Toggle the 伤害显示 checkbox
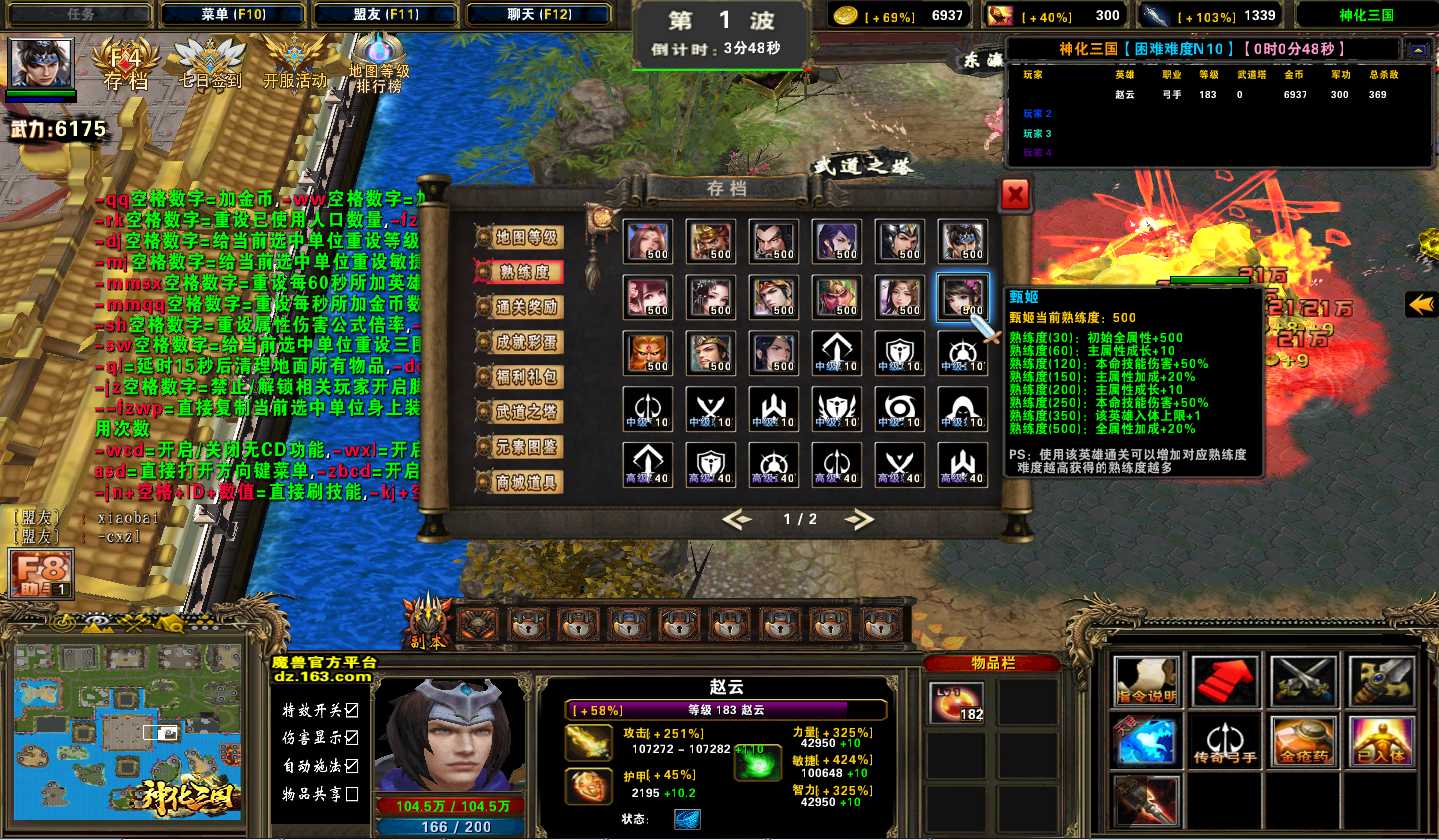Viewport: 1439px width, 840px height. [x=351, y=738]
